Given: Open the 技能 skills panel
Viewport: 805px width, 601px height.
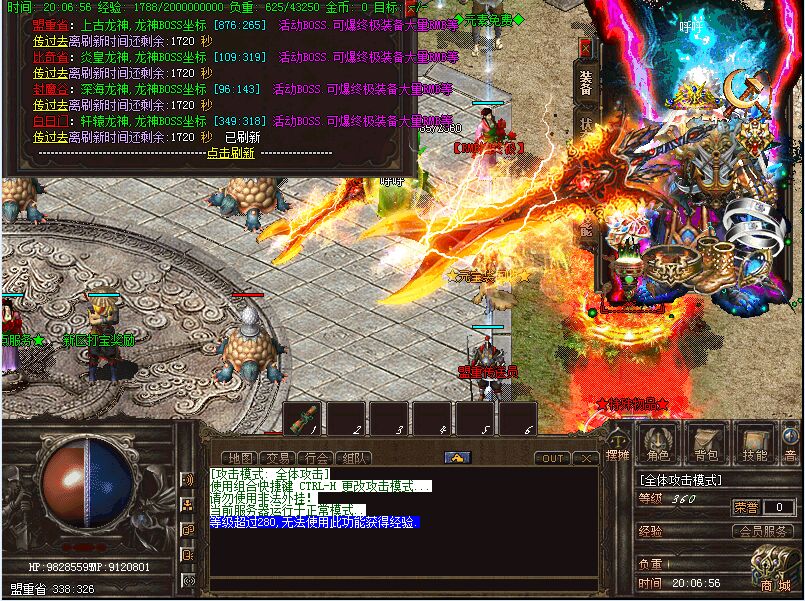Looking at the screenshot, I should click(x=755, y=443).
